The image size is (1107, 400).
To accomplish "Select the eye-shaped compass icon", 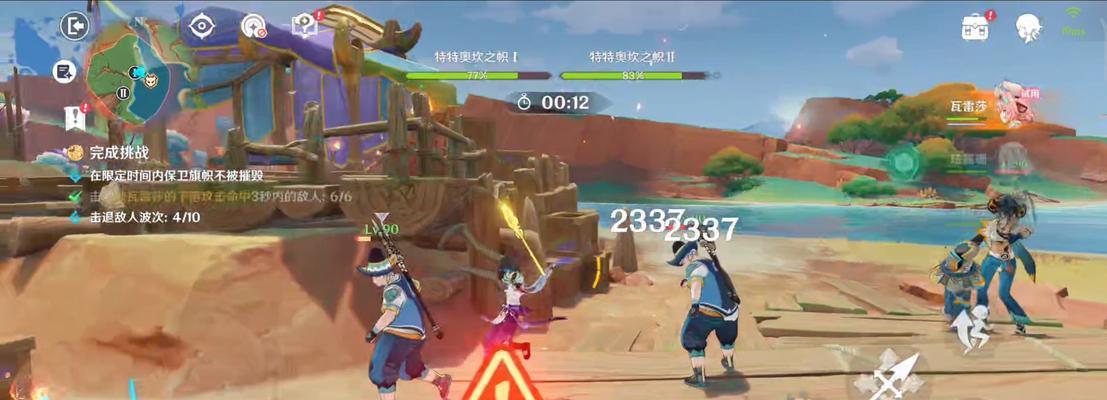I will click(202, 26).
